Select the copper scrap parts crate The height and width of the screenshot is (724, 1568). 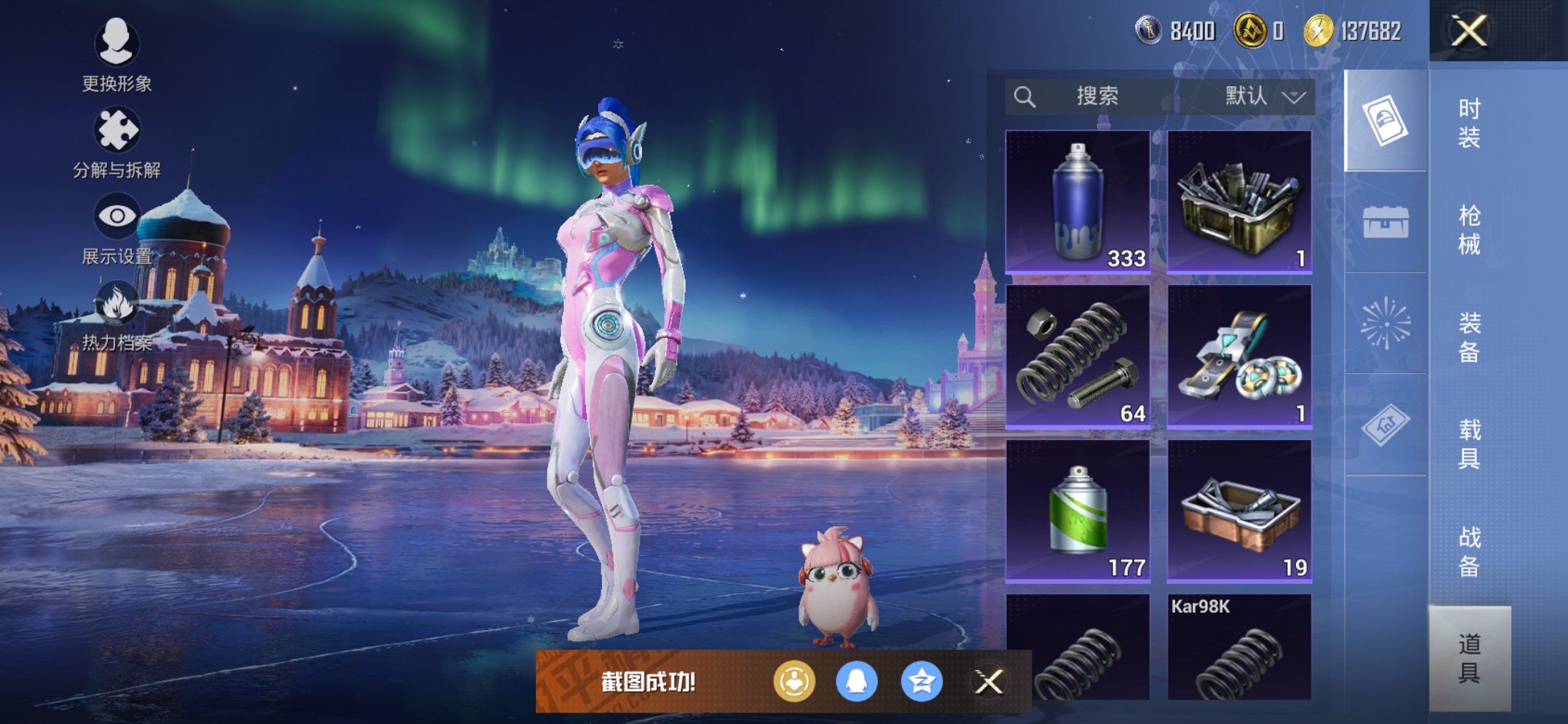click(x=1239, y=511)
